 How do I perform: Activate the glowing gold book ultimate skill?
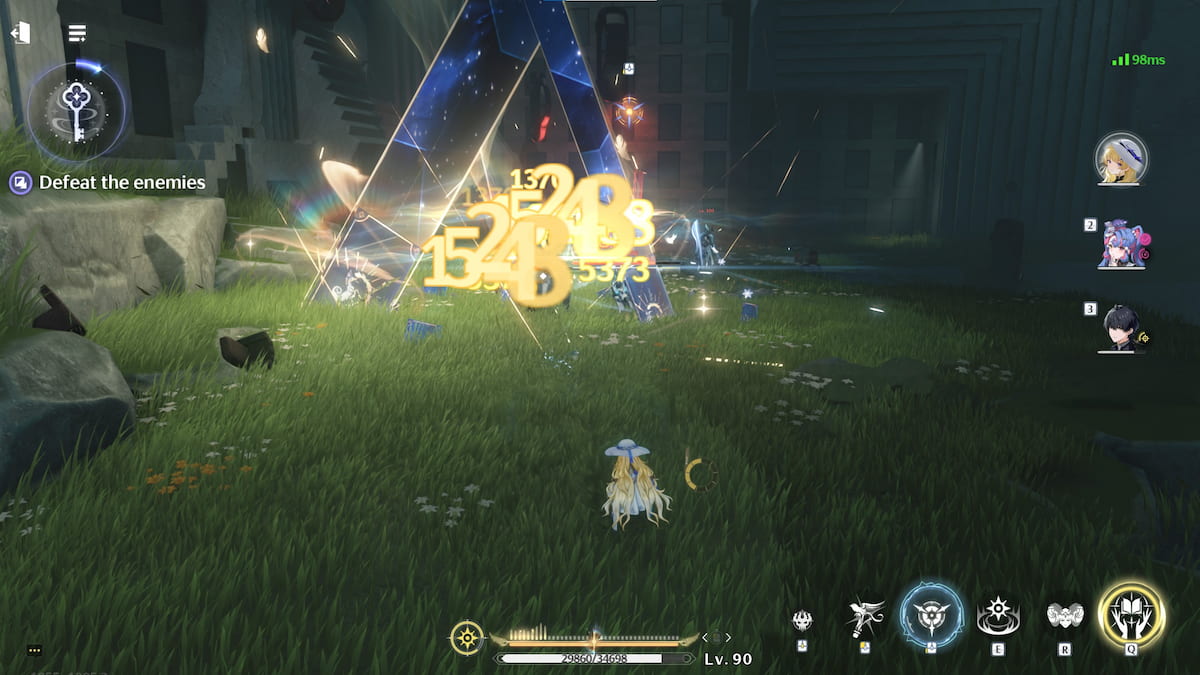click(x=1131, y=615)
